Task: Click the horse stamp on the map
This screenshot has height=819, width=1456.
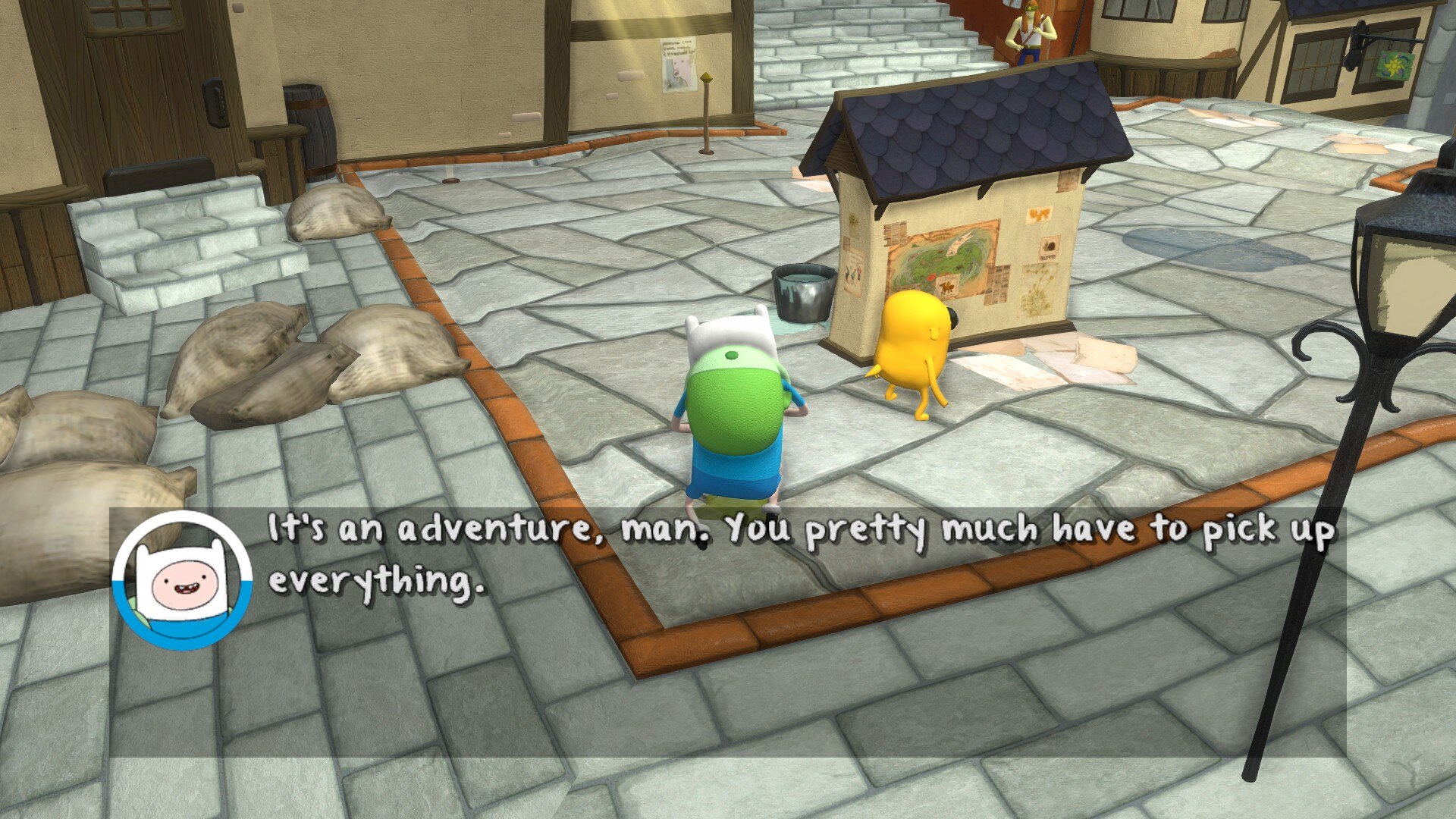Action: (x=948, y=287)
